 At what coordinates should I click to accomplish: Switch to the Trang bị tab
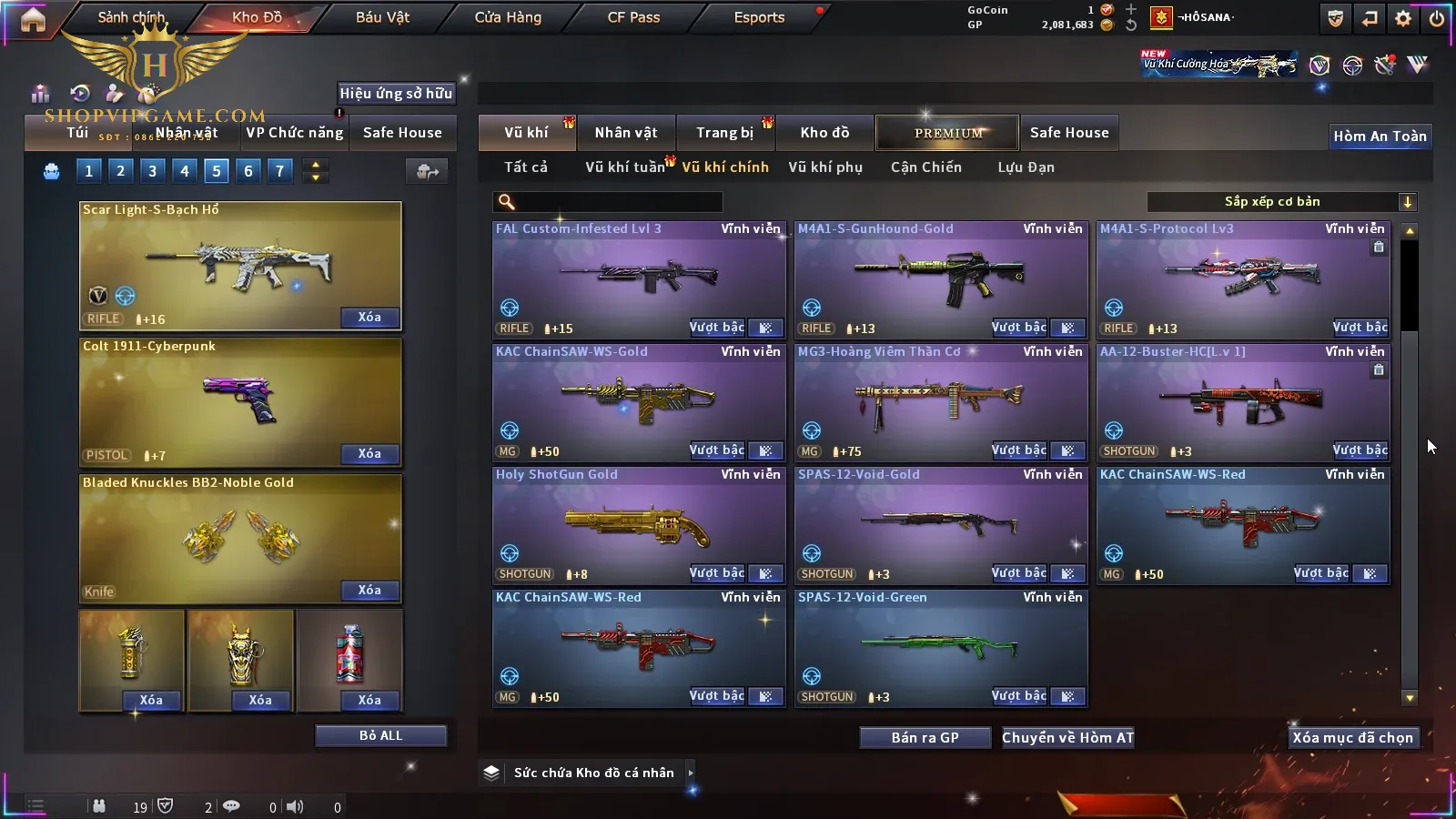[724, 133]
